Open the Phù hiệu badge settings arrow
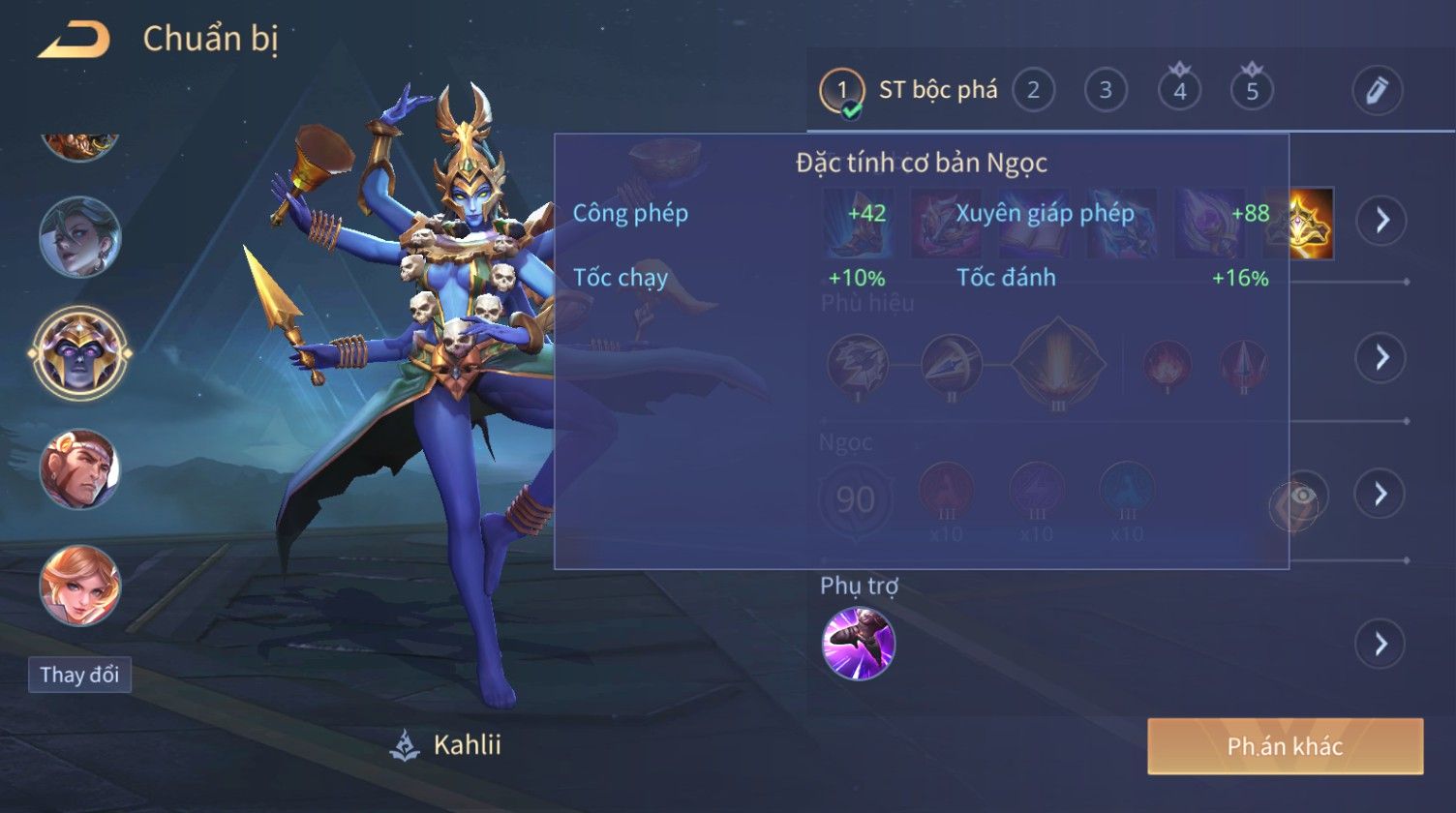This screenshot has width=1456, height=813. [1380, 358]
